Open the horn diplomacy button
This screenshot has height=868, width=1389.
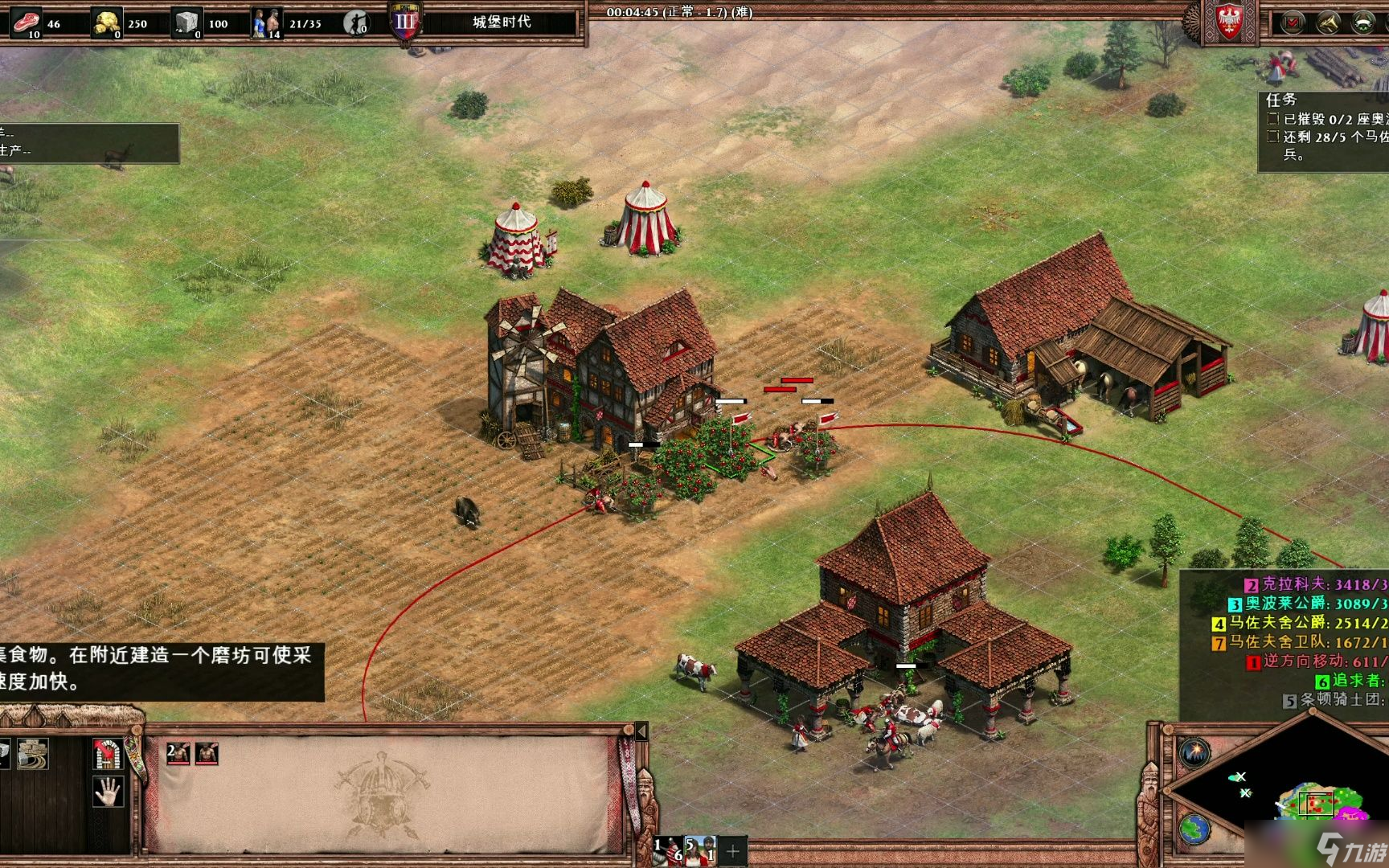[1328, 23]
